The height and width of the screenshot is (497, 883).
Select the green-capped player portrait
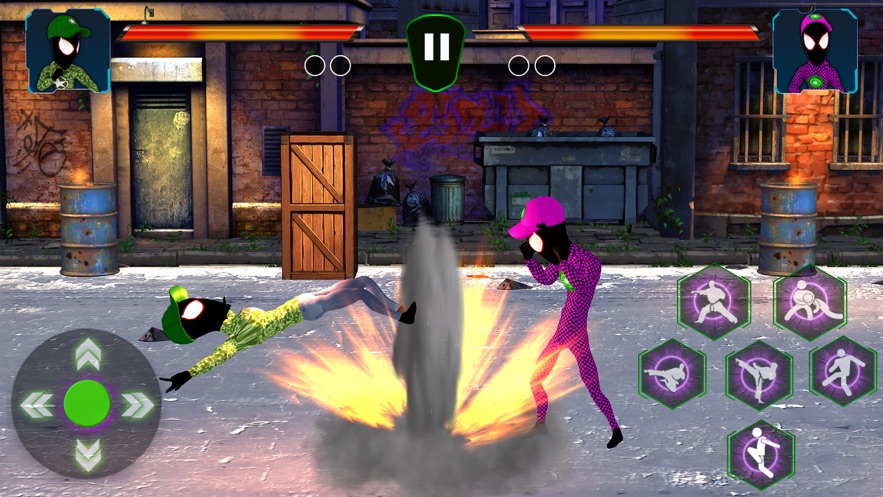coord(68,50)
